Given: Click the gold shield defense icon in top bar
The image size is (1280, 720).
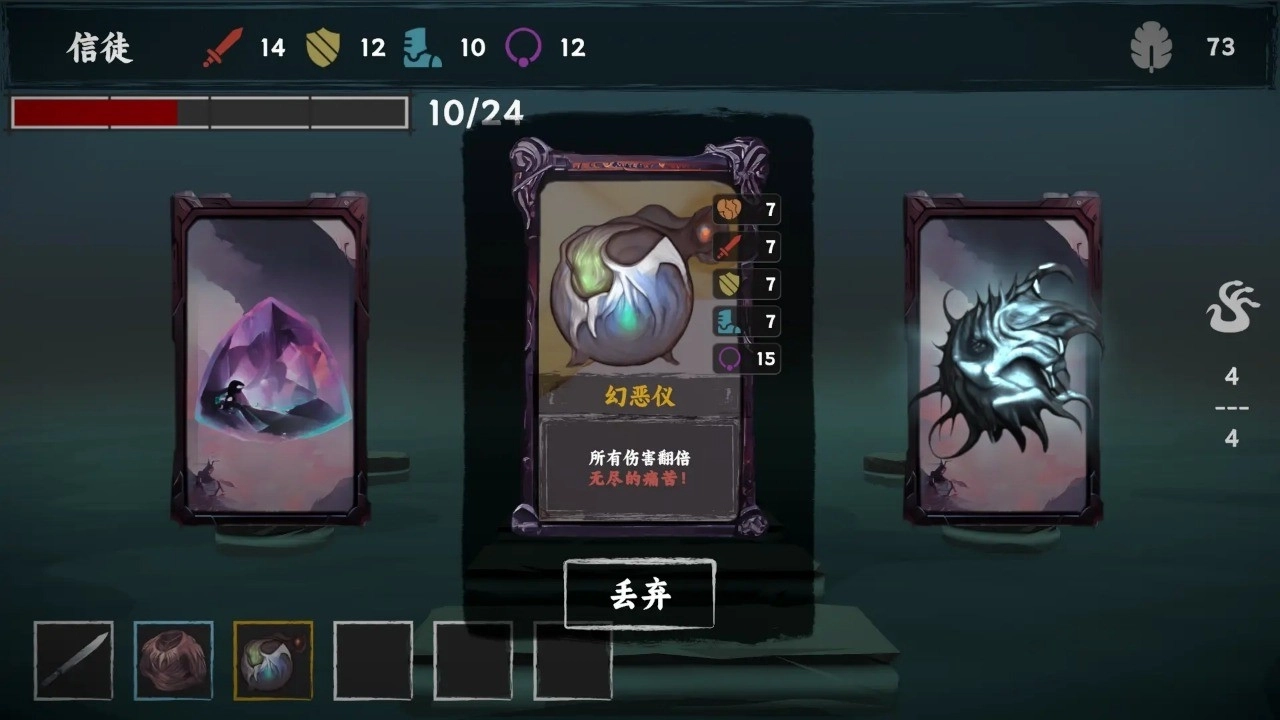Looking at the screenshot, I should (322, 45).
